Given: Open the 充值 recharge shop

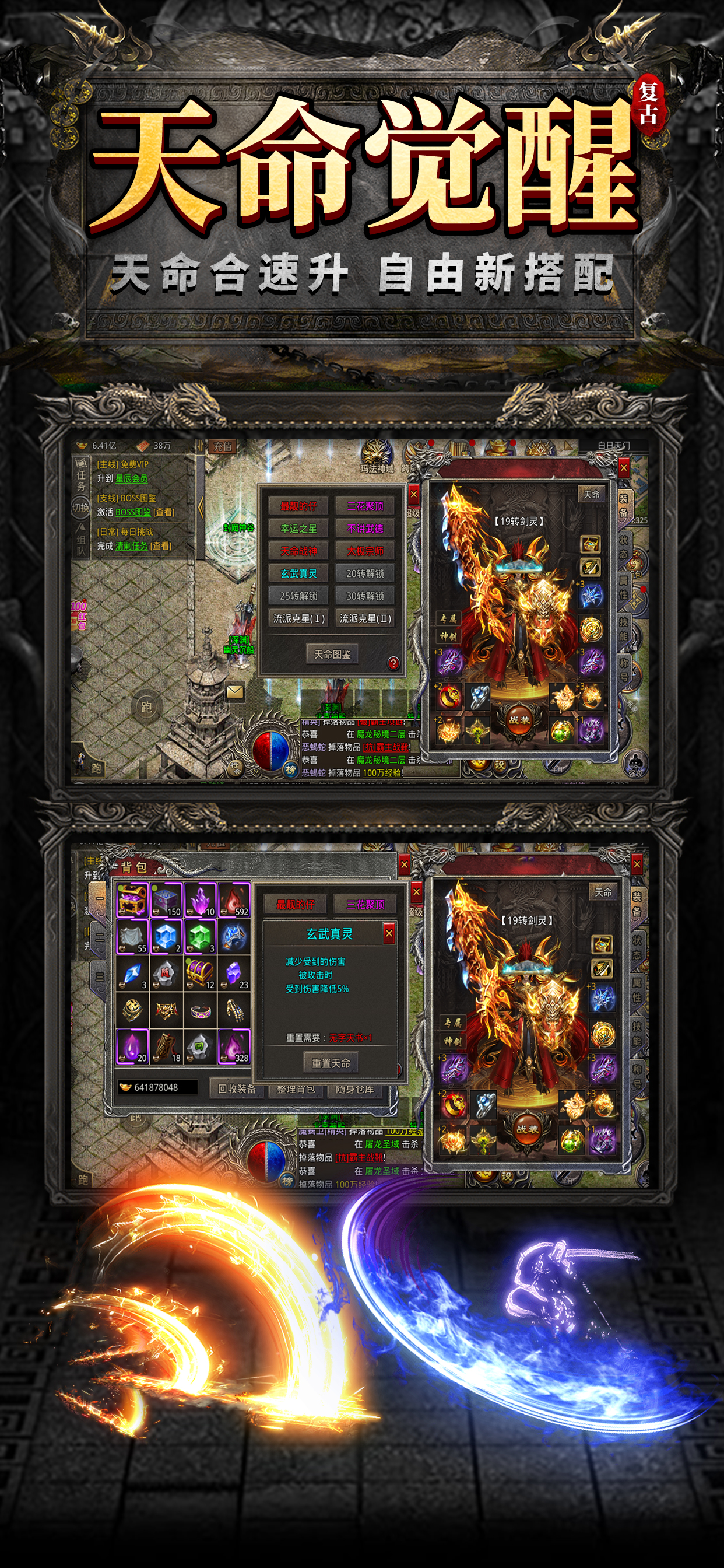Looking at the screenshot, I should 223,447.
